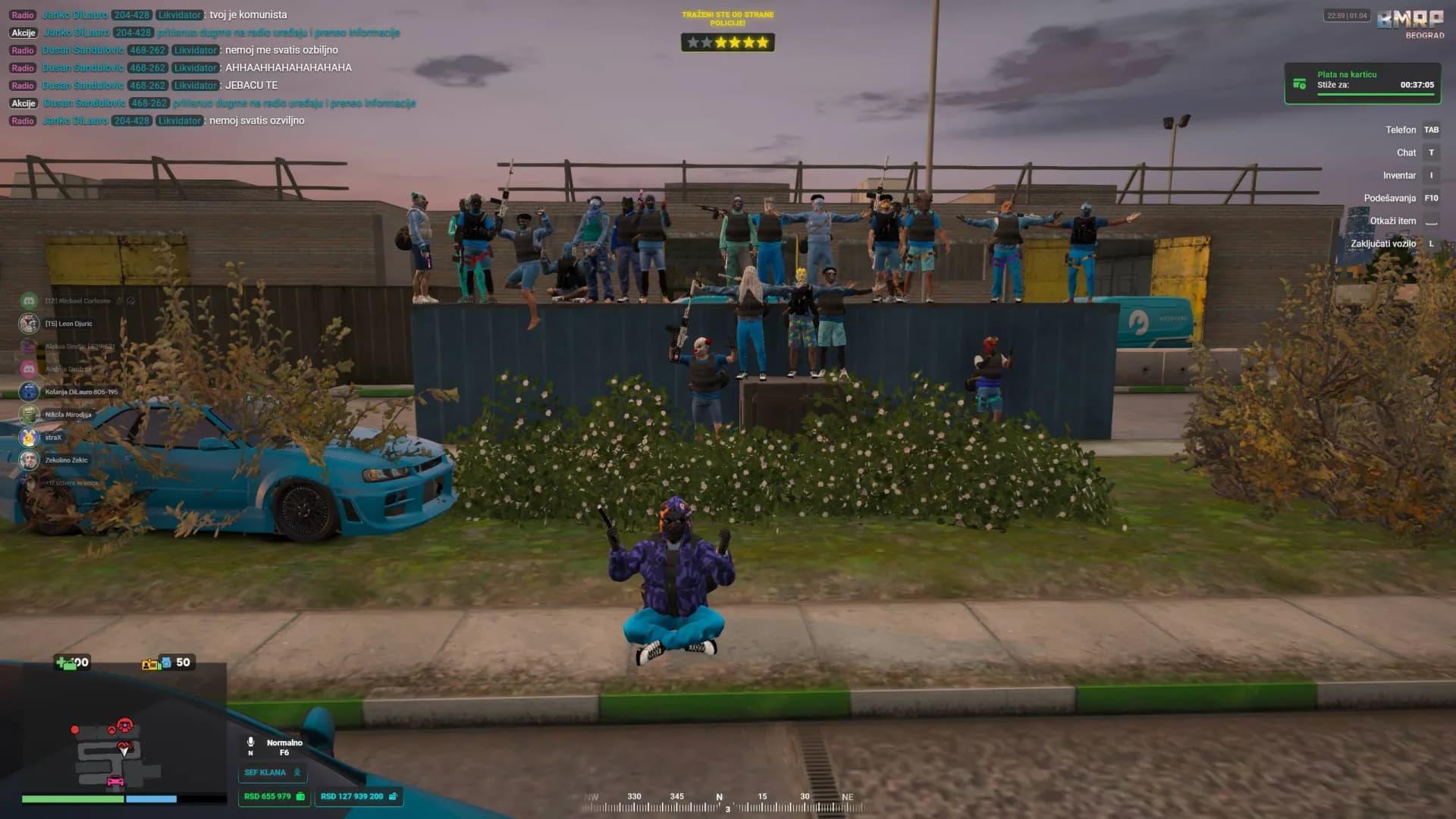The width and height of the screenshot is (1456, 819).
Task: Select the health kit icon above the minimap
Action: [65, 664]
